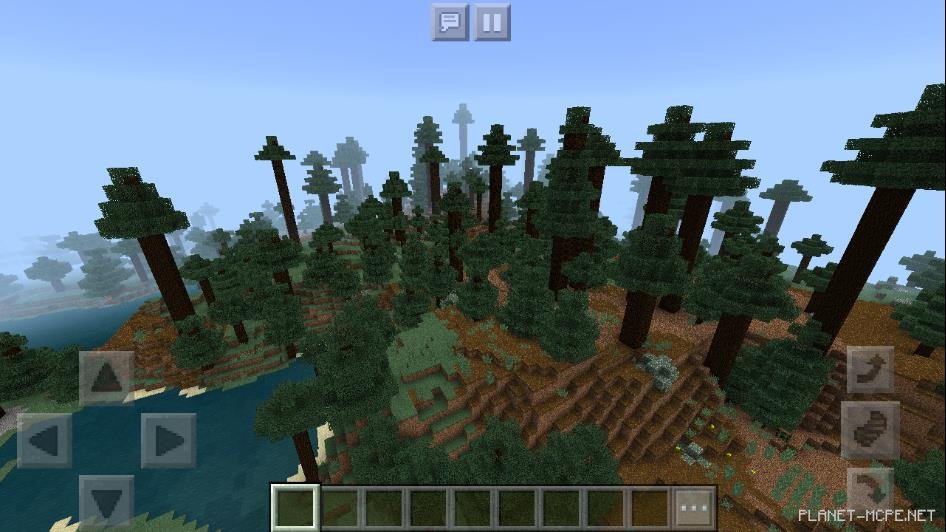The width and height of the screenshot is (946, 532).
Task: Tap the D-pad backward arrow
Action: (x=106, y=500)
